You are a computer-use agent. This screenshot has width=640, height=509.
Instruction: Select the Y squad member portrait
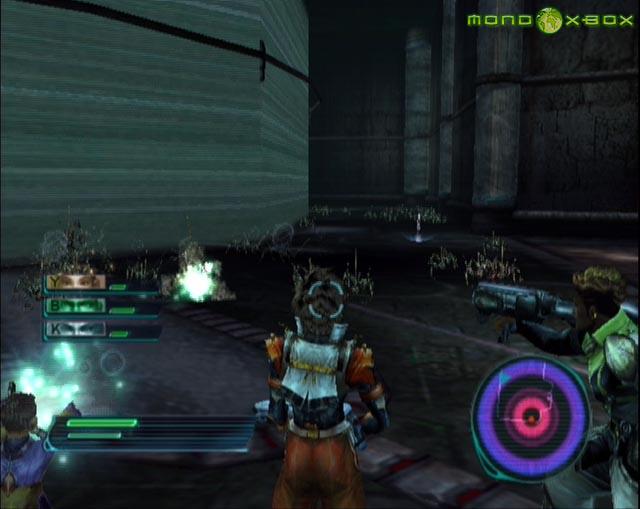[x=75, y=283]
